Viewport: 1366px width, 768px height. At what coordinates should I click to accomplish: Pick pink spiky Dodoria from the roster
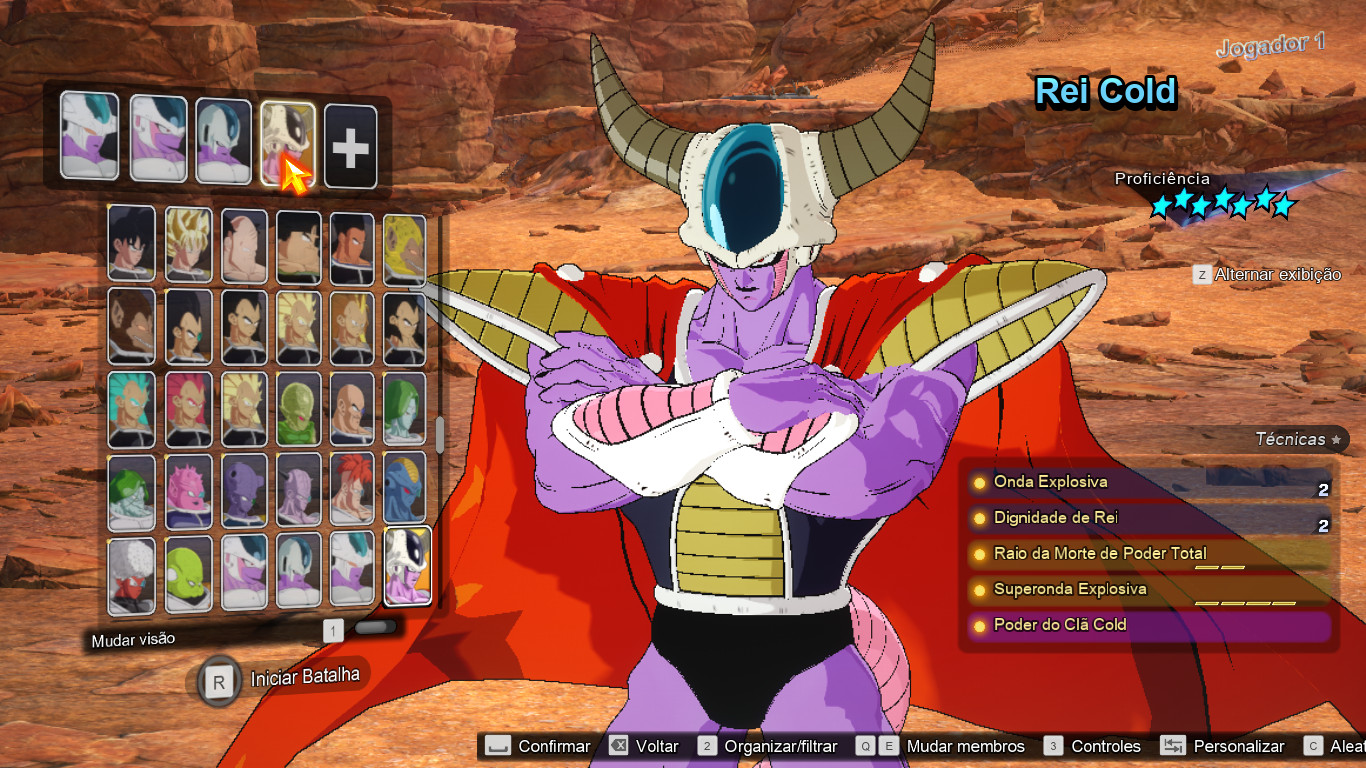point(187,490)
